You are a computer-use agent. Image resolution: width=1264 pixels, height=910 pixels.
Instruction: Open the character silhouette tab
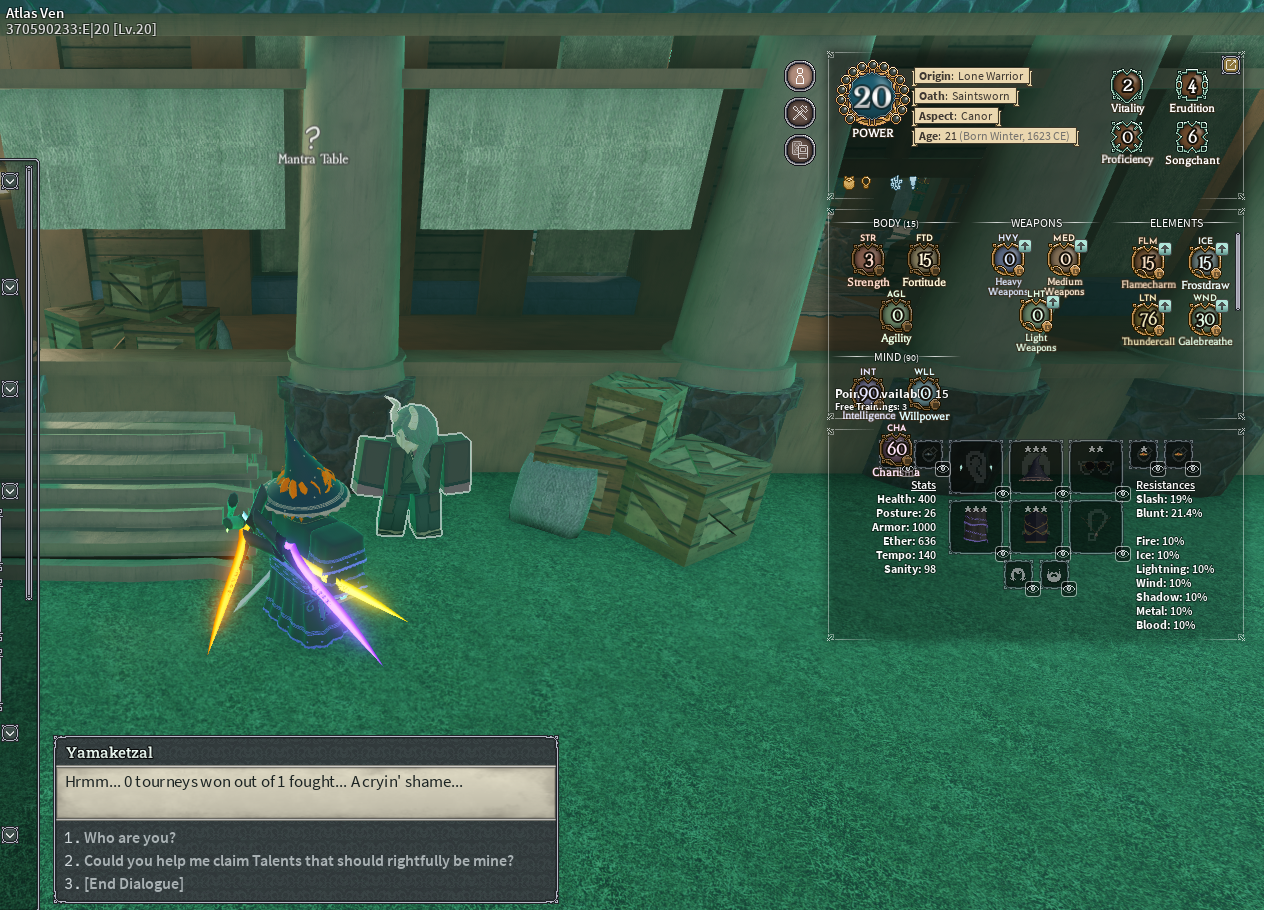click(x=800, y=76)
